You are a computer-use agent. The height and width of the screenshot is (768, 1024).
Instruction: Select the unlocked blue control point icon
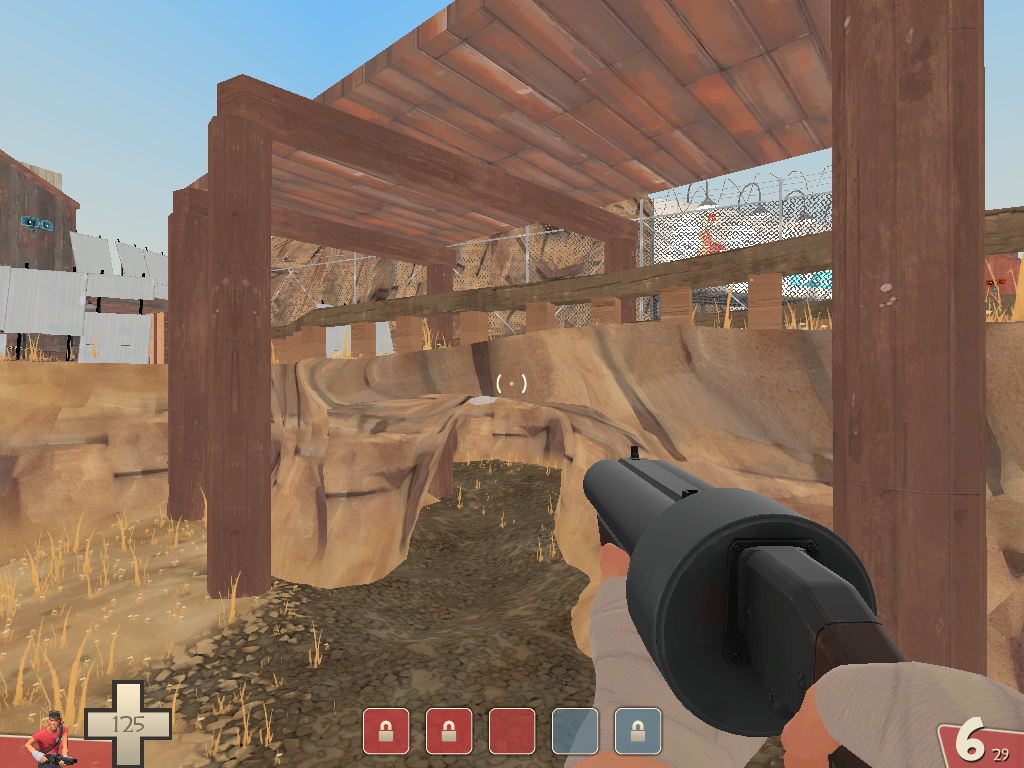pos(575,731)
